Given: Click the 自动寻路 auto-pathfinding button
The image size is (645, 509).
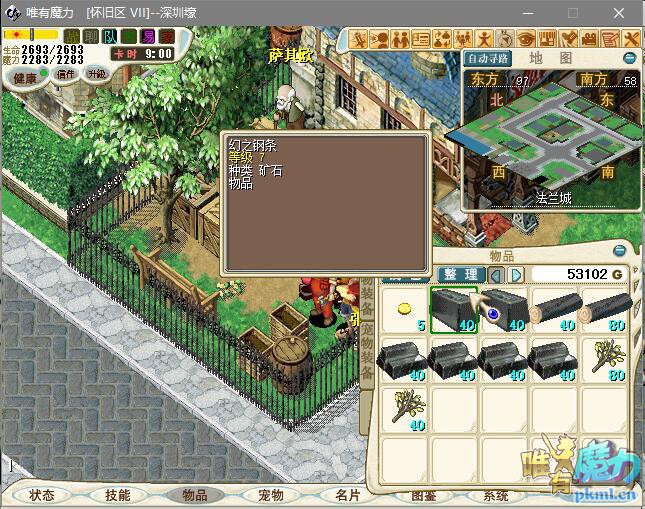Looking at the screenshot, I should pos(488,58).
